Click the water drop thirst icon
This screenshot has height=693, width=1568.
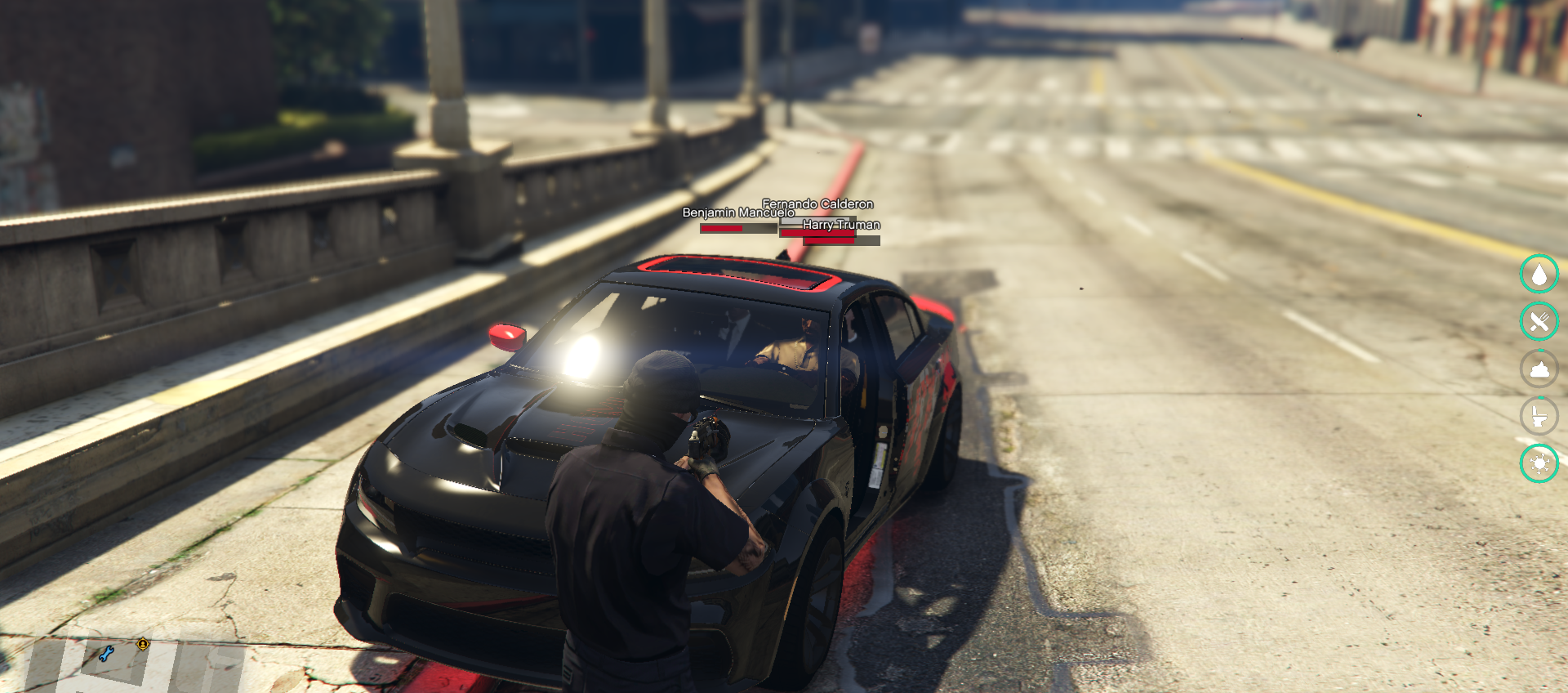(1539, 275)
